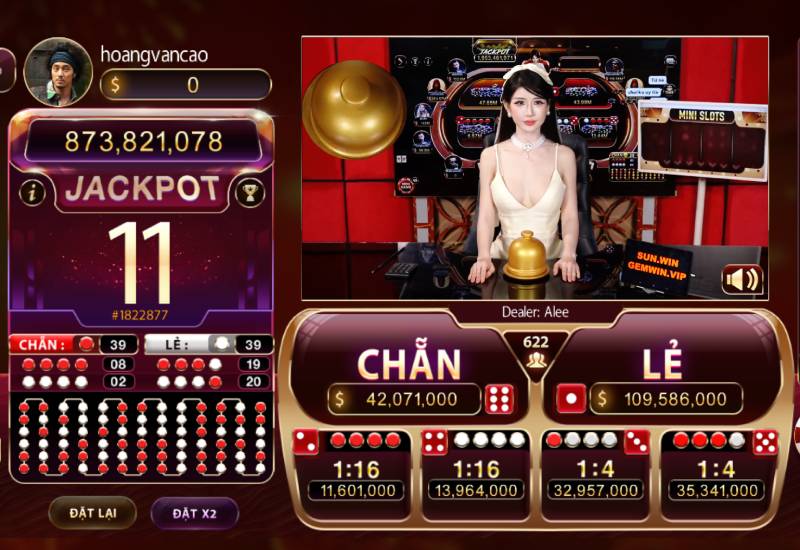This screenshot has width=800, height=550.
Task: Double the bet with ĐẶT X2
Action: 194,513
